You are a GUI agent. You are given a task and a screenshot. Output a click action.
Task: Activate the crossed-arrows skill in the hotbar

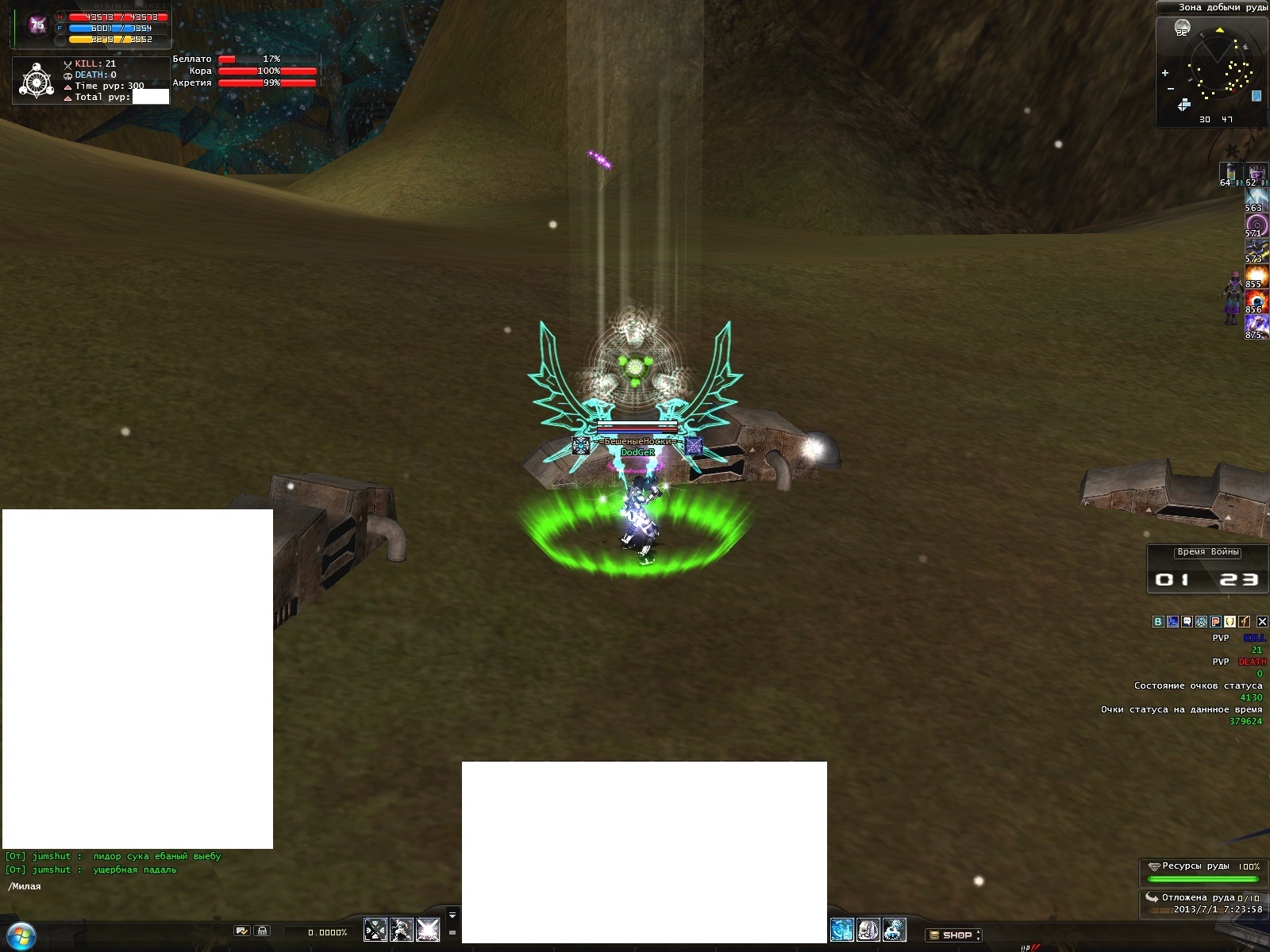click(x=375, y=929)
